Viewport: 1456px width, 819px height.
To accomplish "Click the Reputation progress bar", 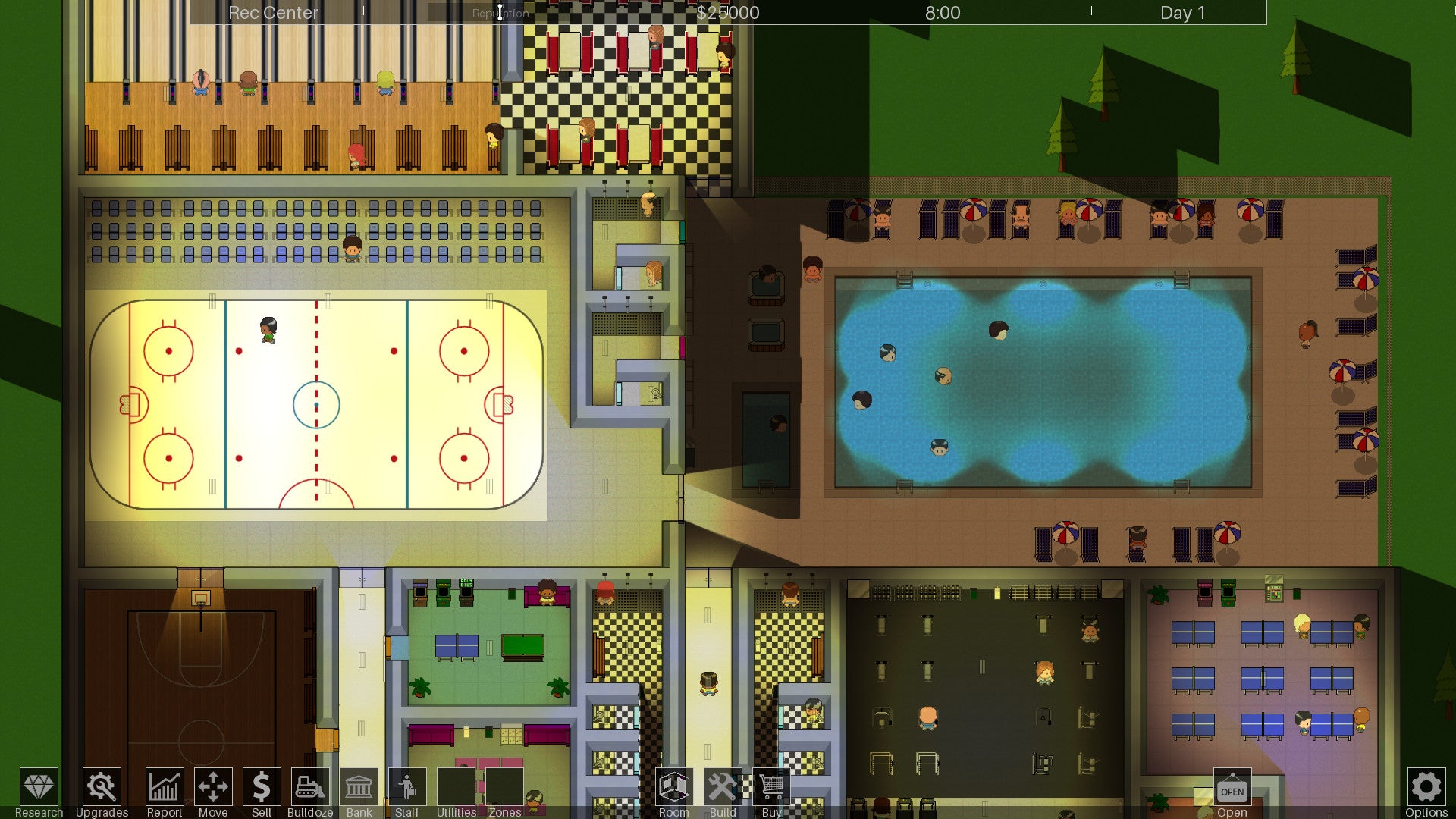I will point(500,12).
